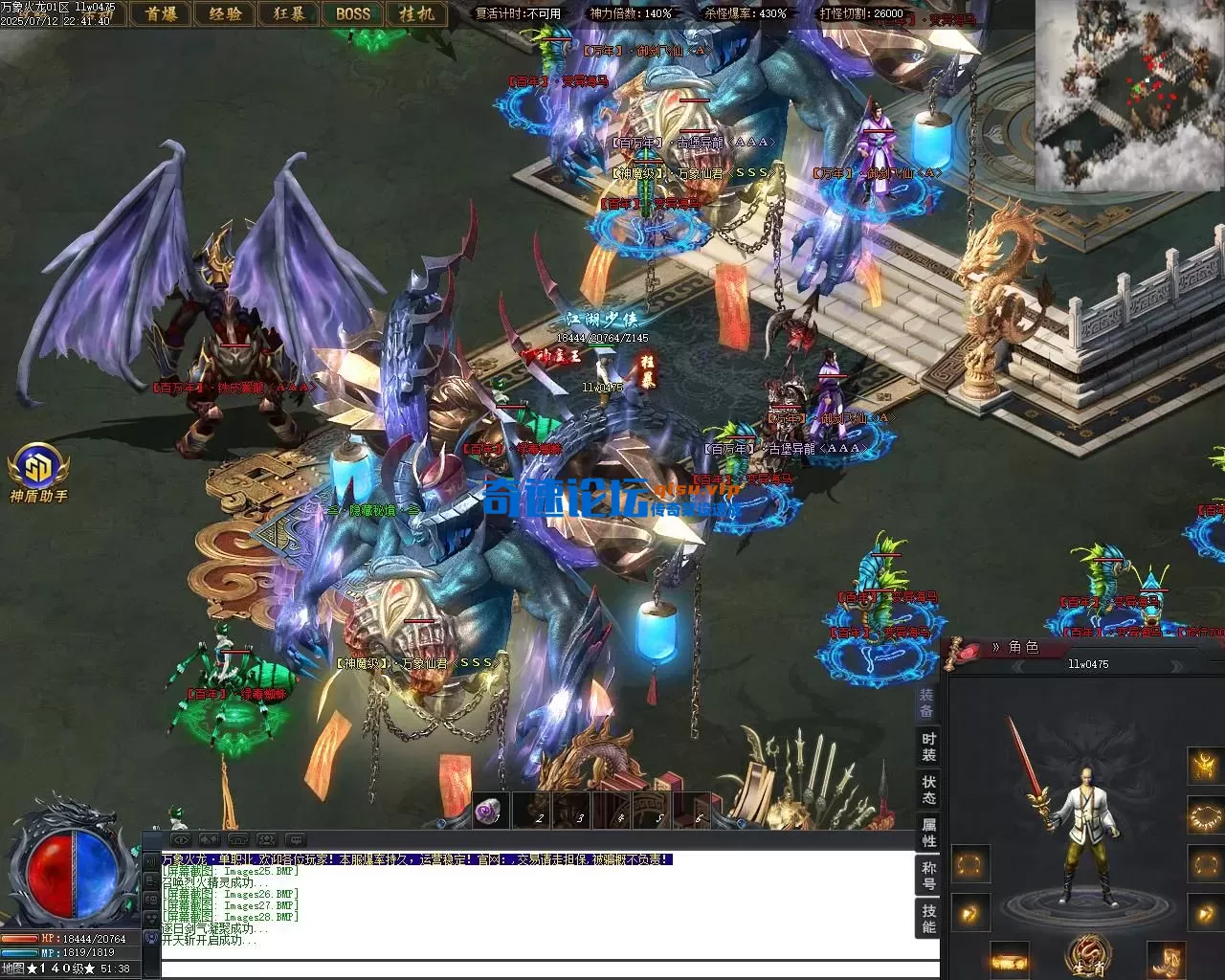Select the glowing necklace equipment slot
This screenshot has width=1225, height=980.
pos(1204,816)
